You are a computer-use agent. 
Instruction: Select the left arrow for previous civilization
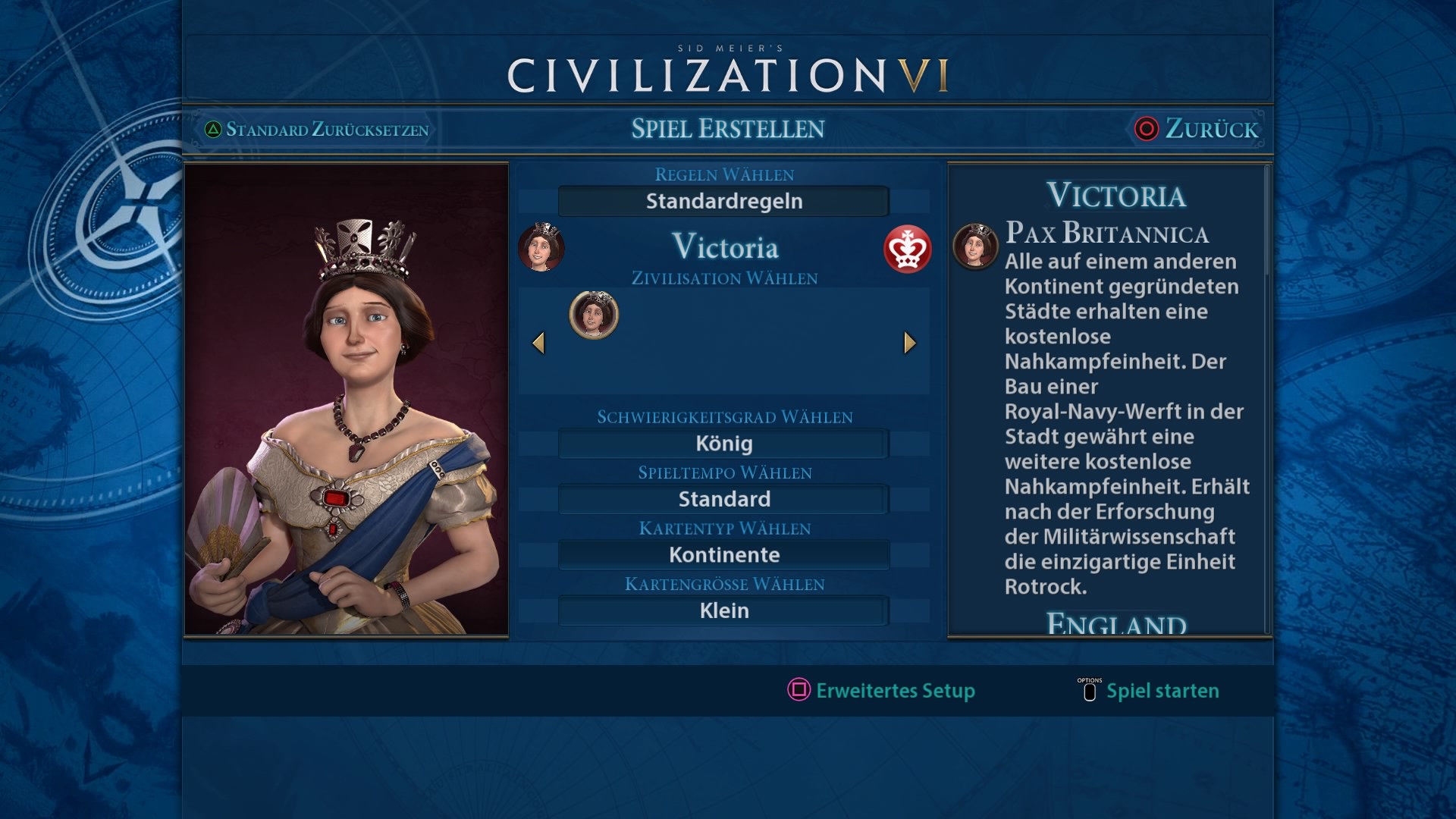point(538,343)
